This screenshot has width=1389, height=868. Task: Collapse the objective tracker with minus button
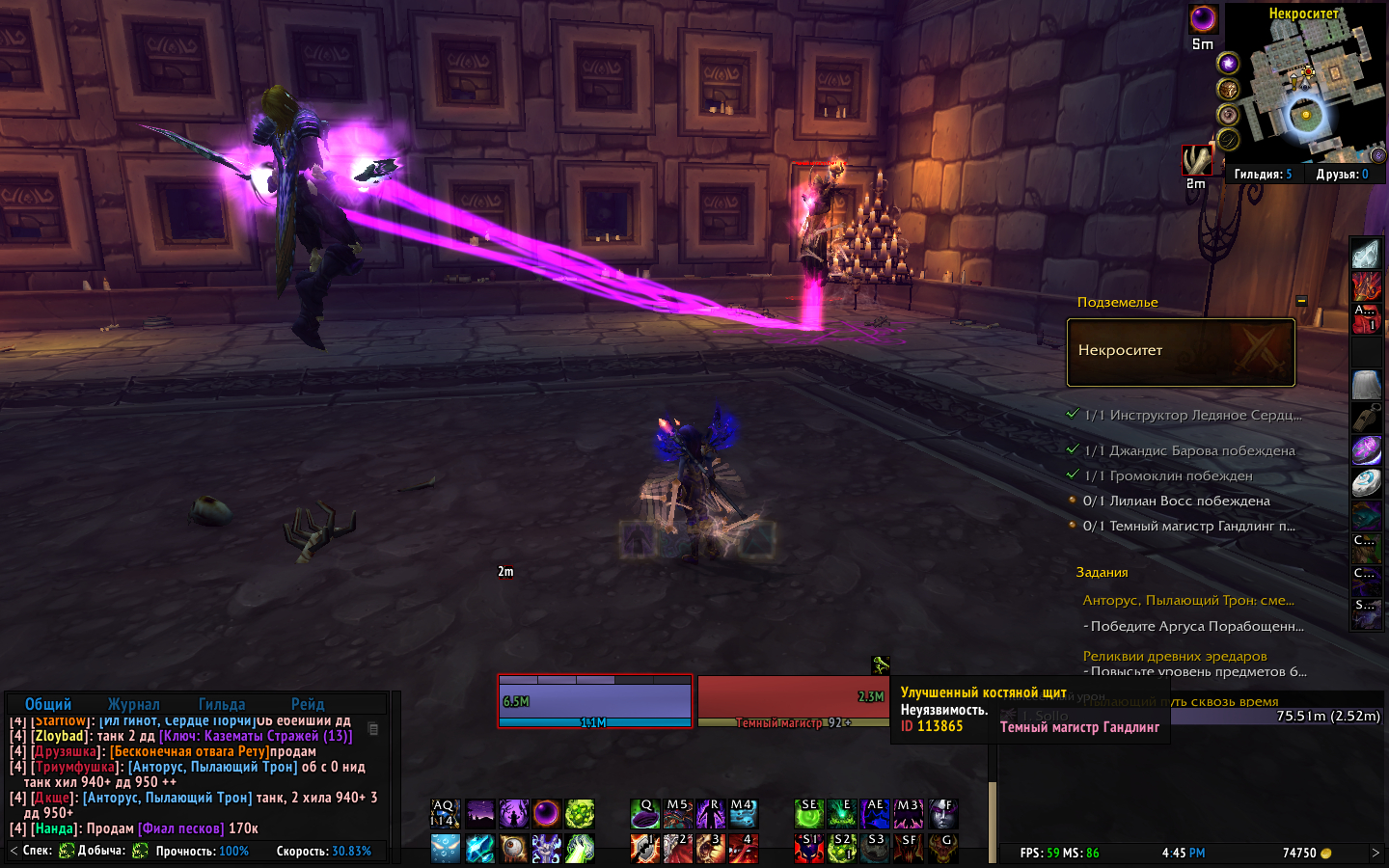click(x=1301, y=301)
